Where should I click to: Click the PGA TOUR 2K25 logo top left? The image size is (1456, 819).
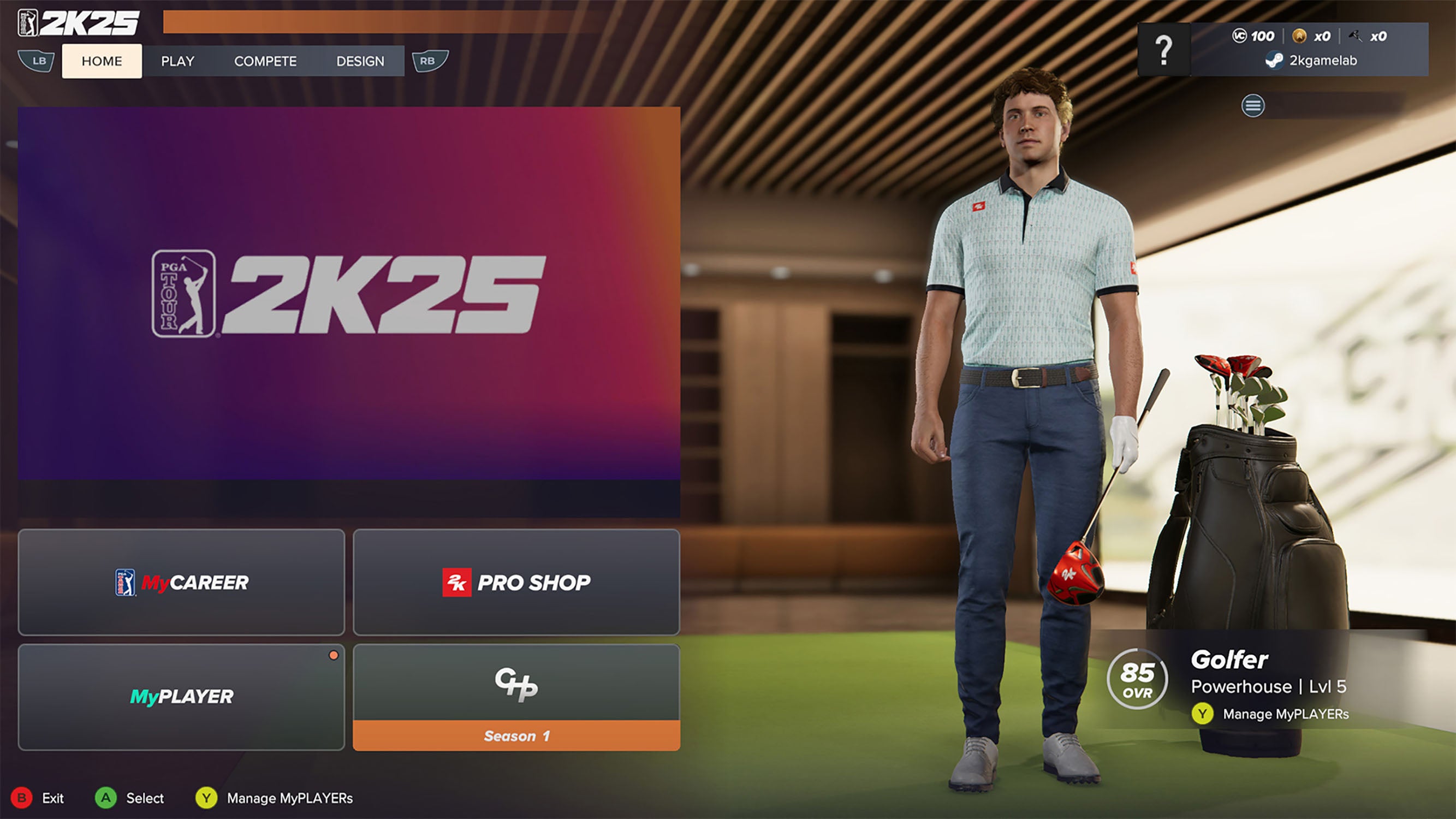click(82, 21)
